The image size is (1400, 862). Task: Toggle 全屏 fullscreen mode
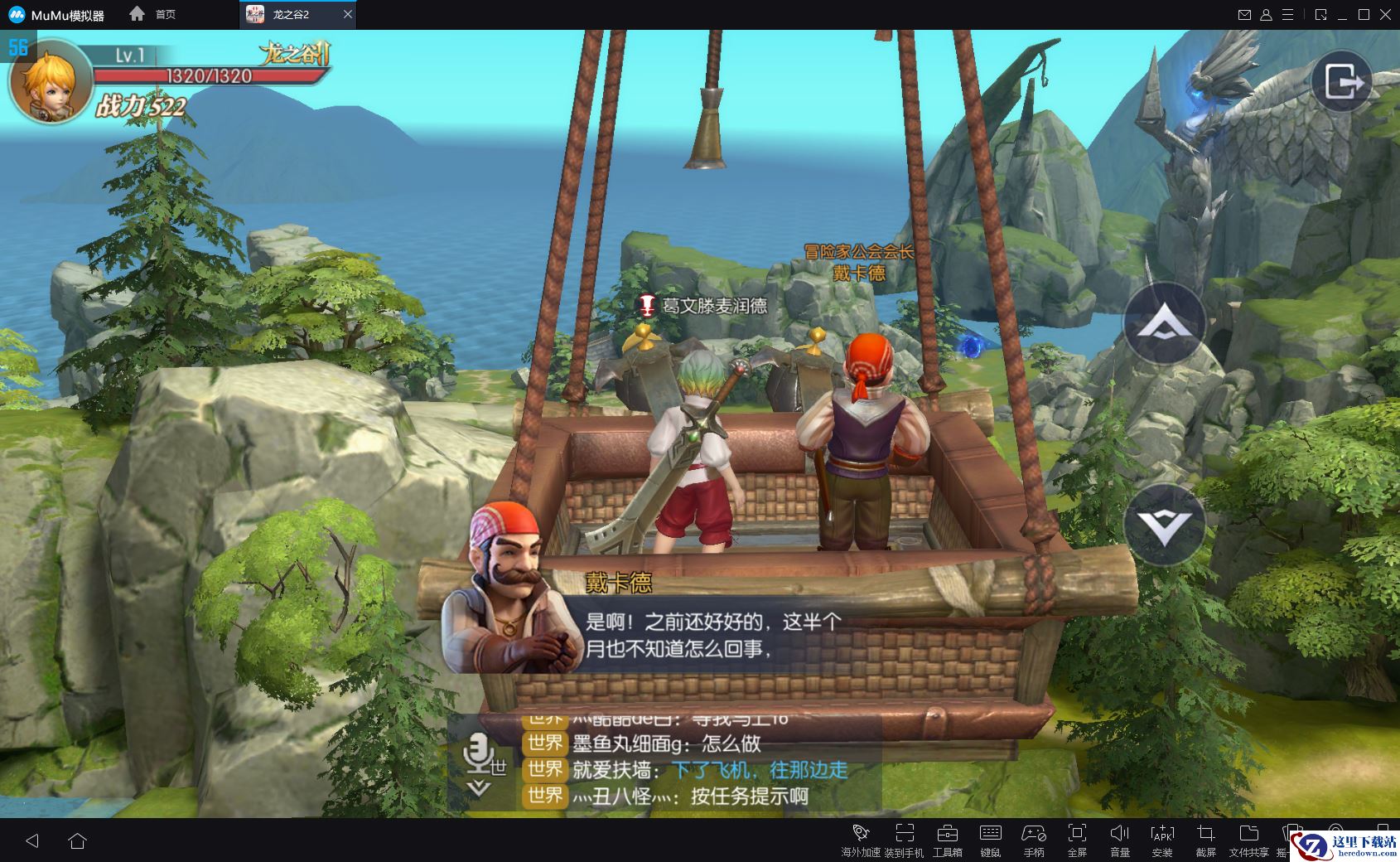[x=1077, y=839]
